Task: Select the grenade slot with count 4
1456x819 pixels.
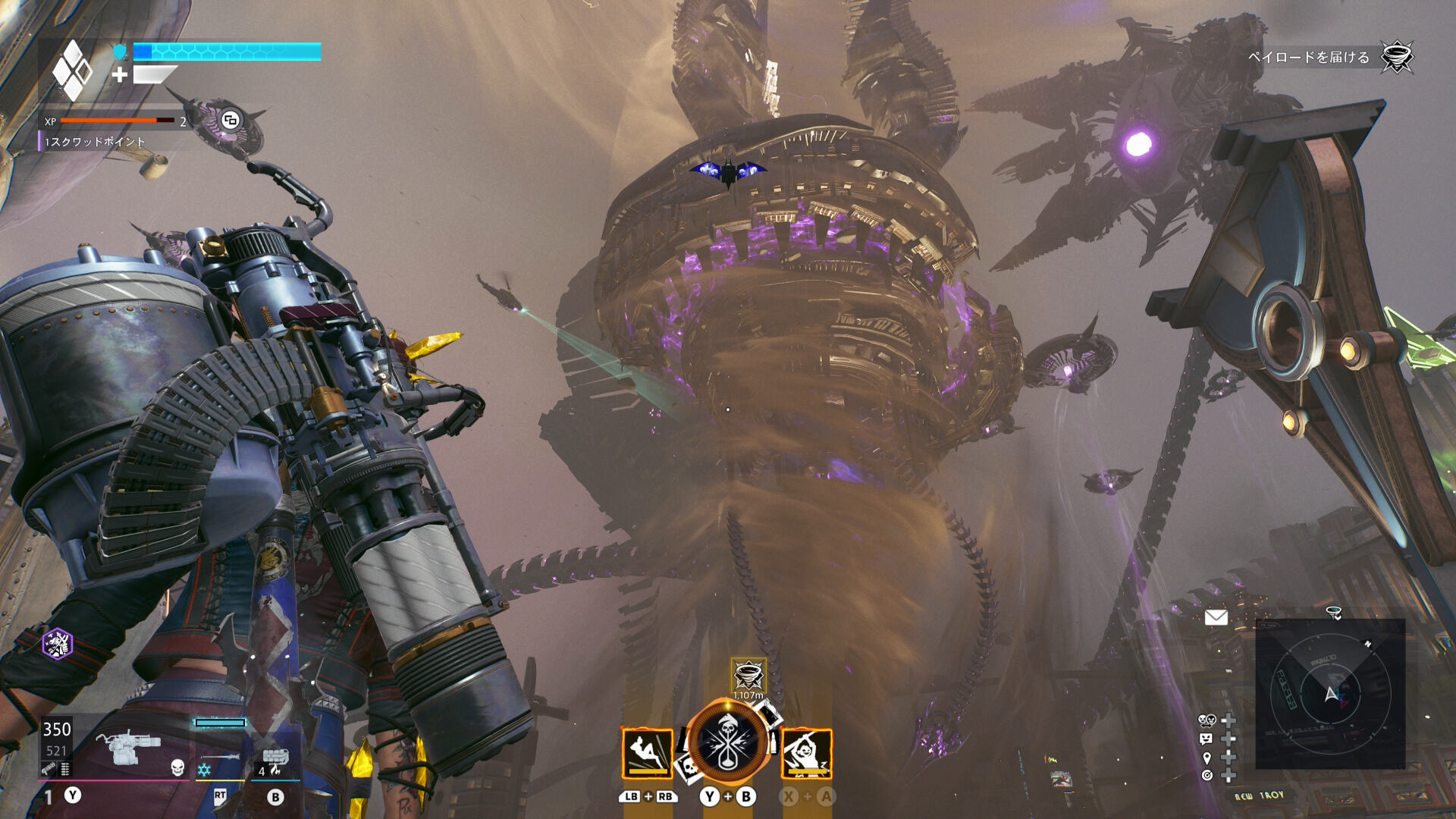Action: (276, 758)
